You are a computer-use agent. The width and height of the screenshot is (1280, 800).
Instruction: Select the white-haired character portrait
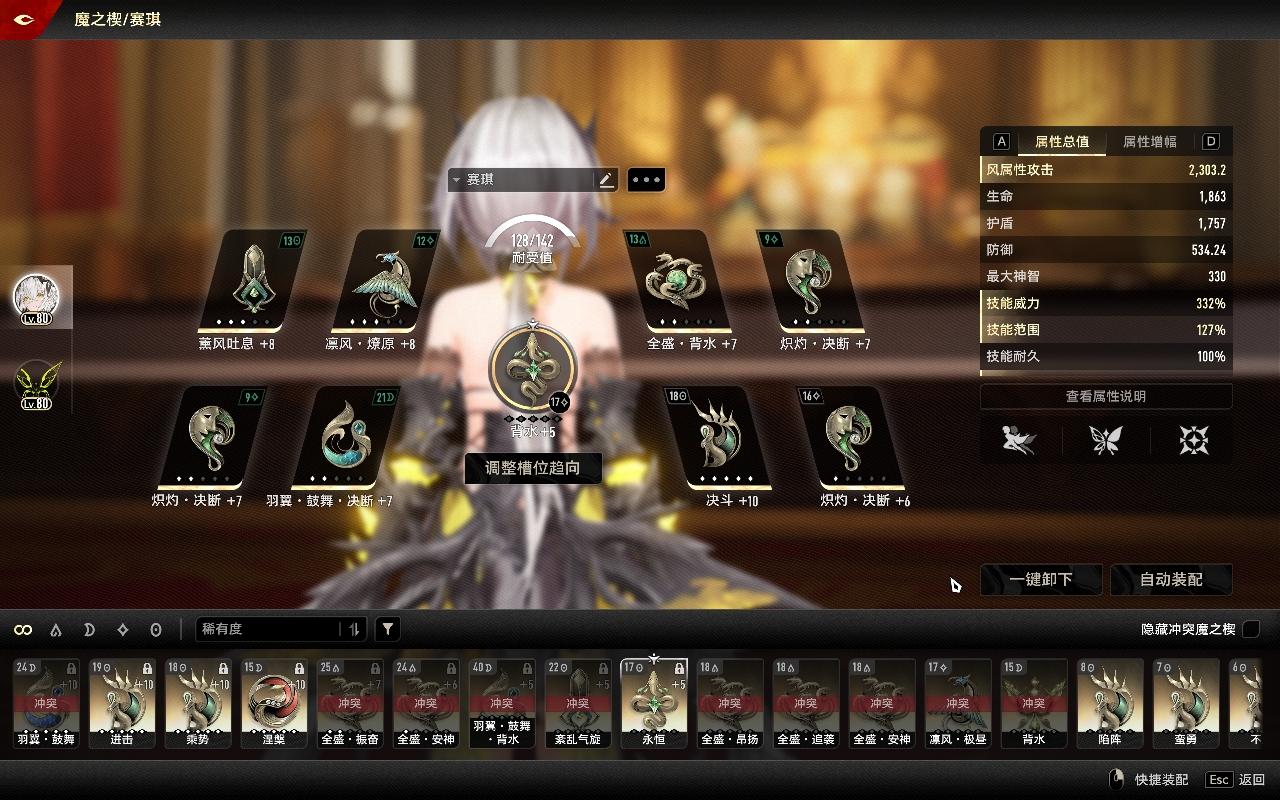pos(36,297)
